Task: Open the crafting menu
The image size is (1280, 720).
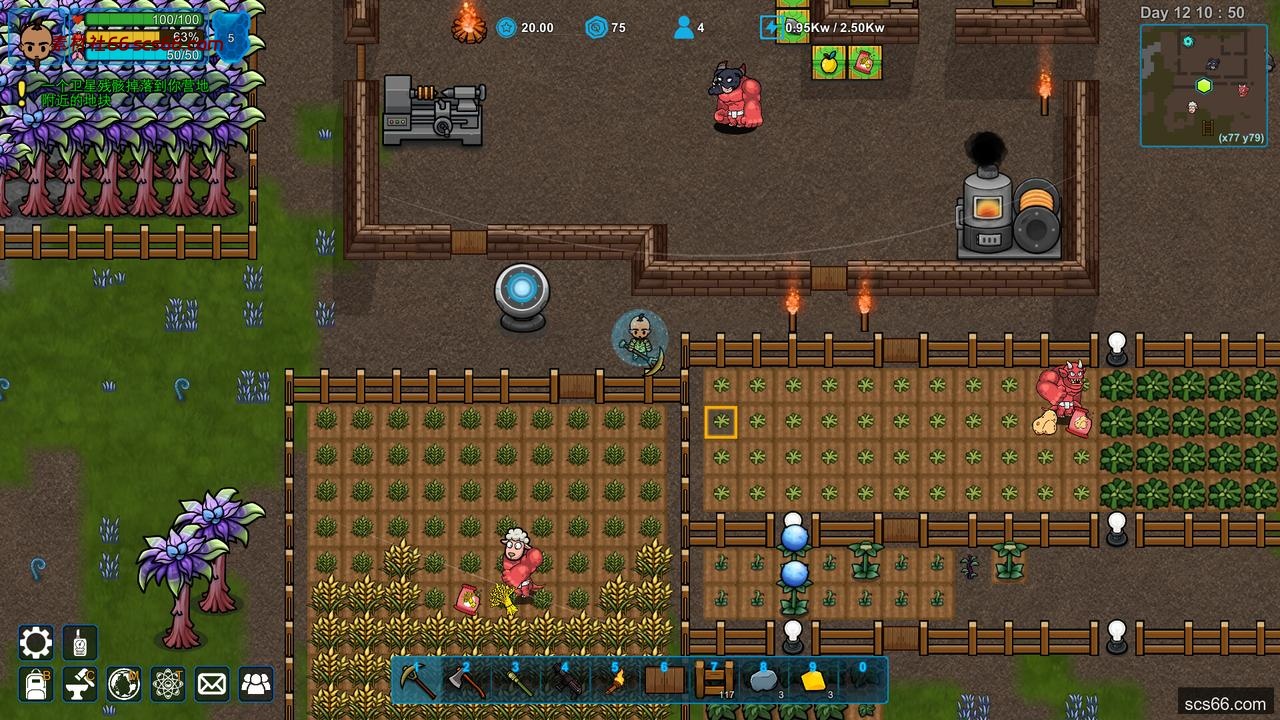Action: pos(79,684)
